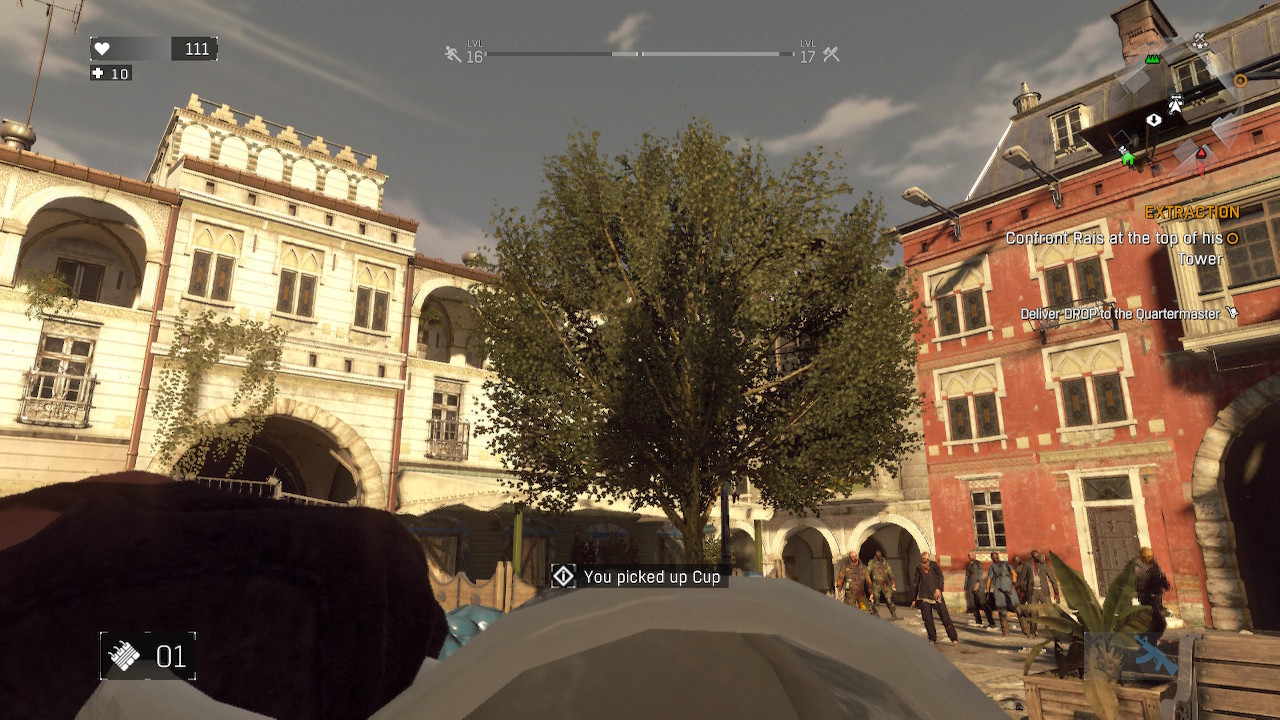Select the Deliver DROP to Quartermaster quest
Image resolution: width=1280 pixels, height=720 pixels.
tap(1120, 314)
